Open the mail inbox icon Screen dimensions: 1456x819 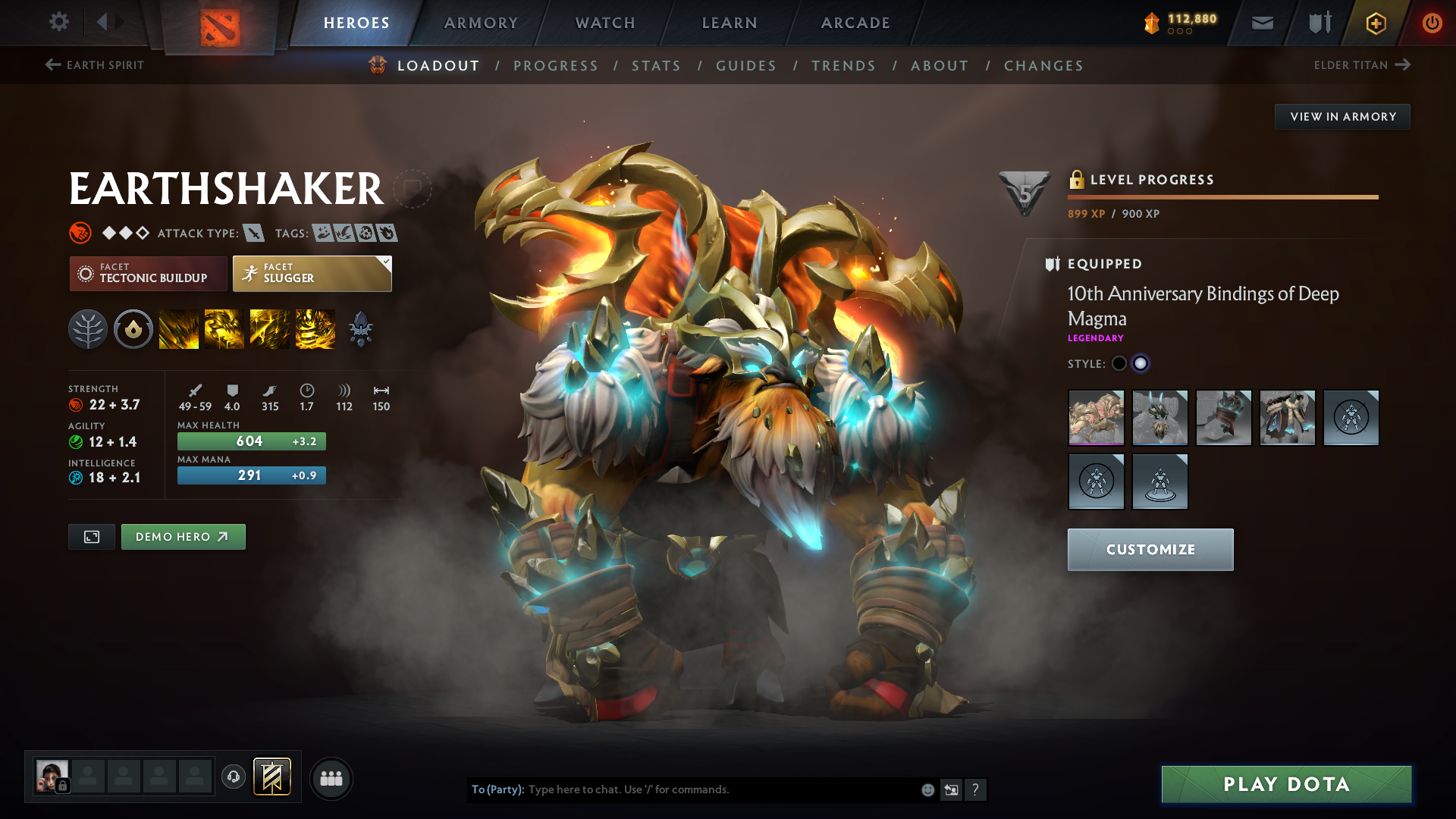click(x=1261, y=23)
